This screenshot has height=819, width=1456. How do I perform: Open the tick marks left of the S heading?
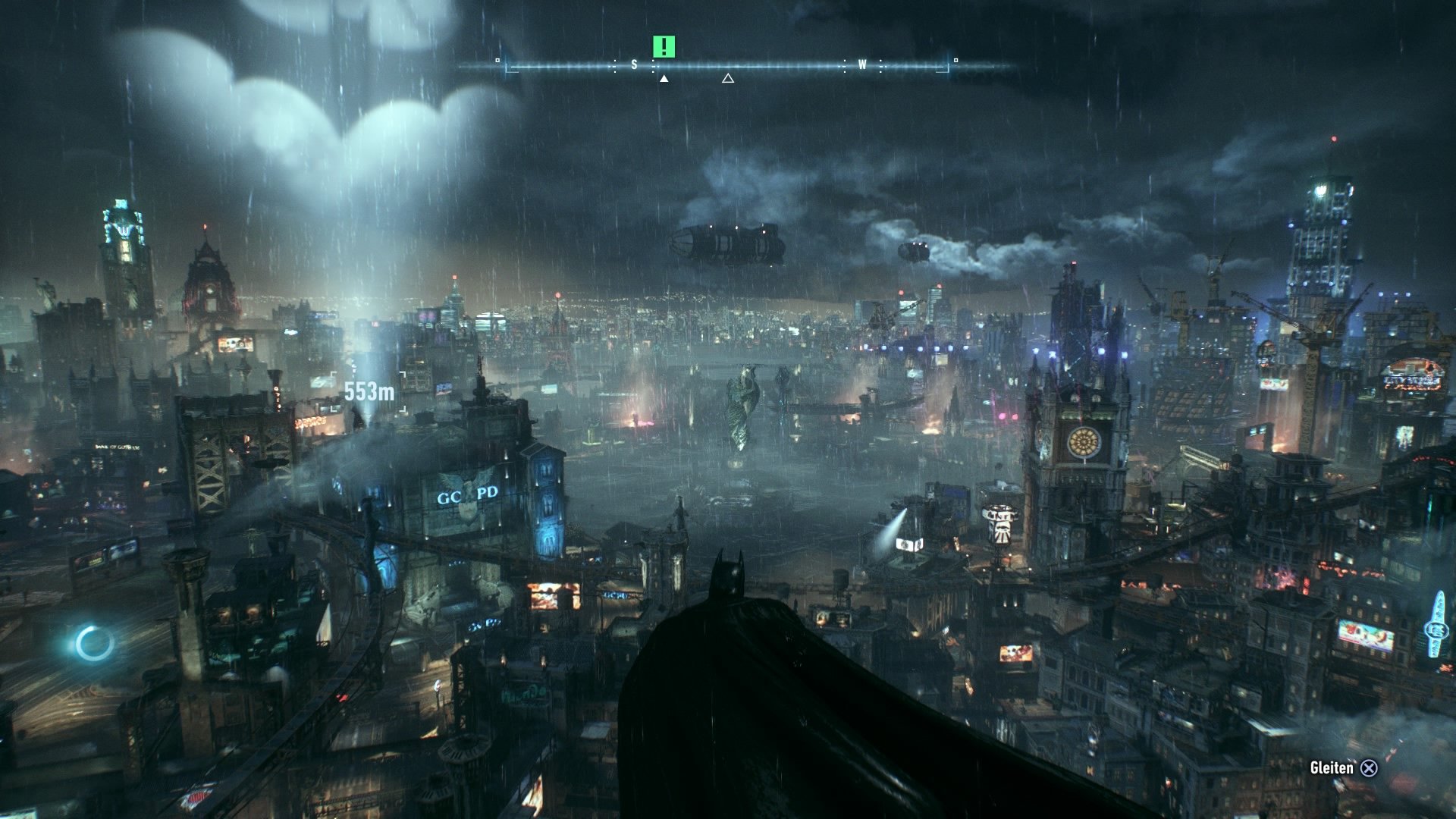[615, 65]
